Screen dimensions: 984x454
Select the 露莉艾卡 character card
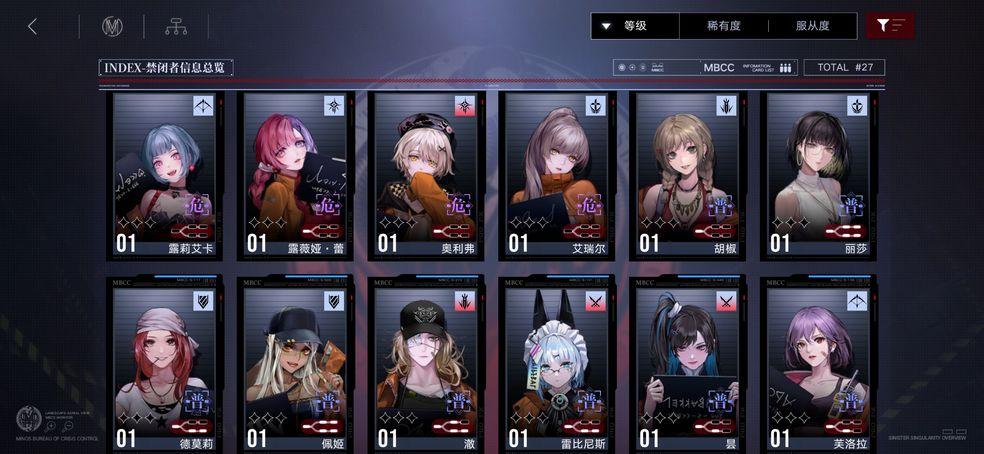164,175
